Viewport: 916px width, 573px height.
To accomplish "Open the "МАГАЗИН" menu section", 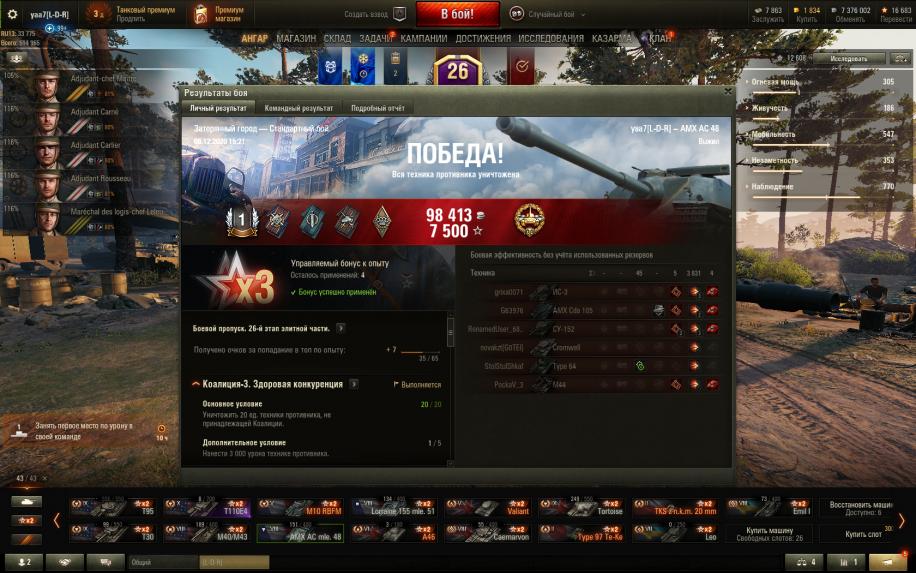I will tap(296, 39).
